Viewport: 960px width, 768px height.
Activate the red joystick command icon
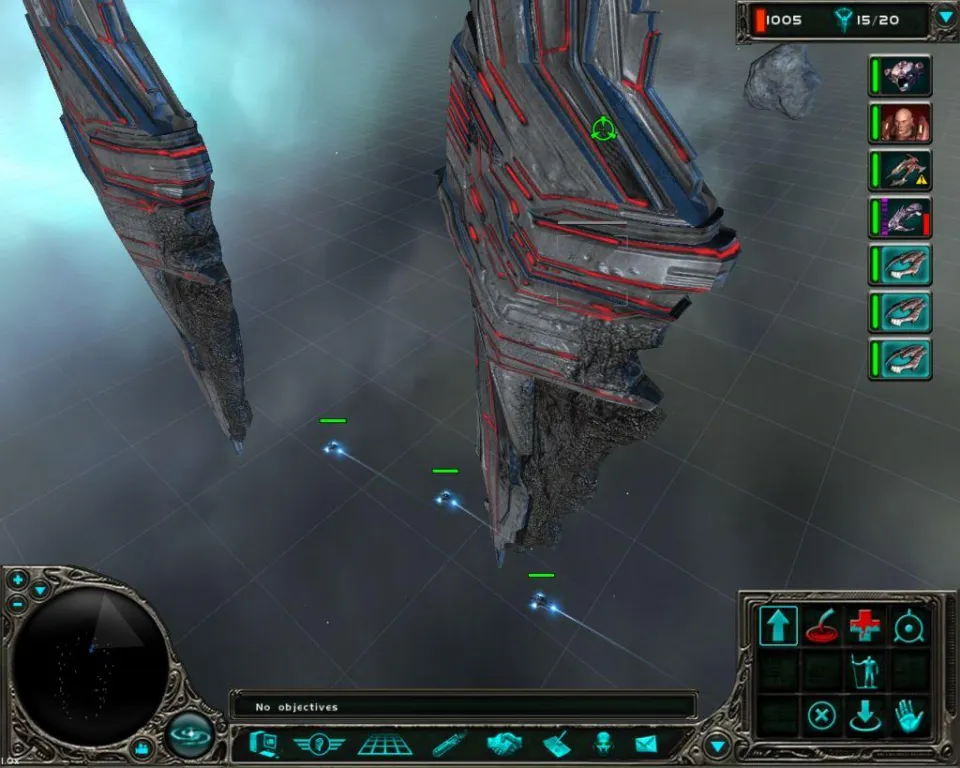click(x=821, y=627)
